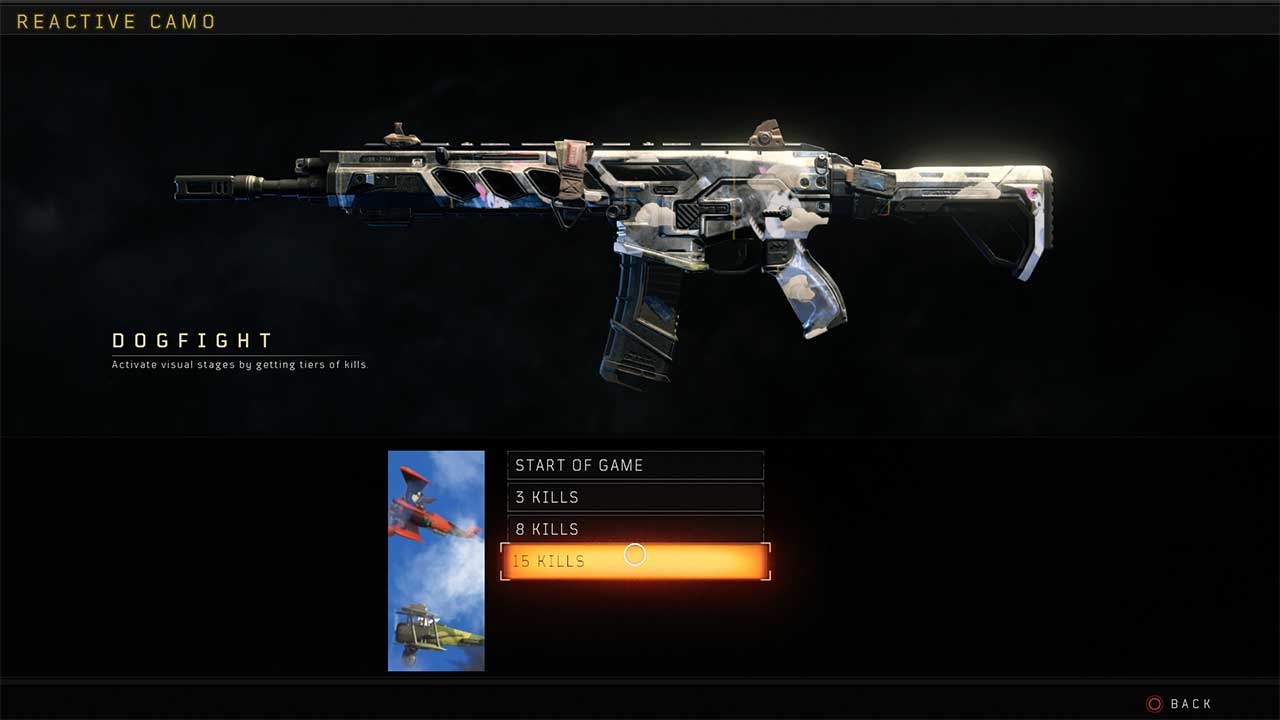The width and height of the screenshot is (1280, 720).
Task: Click the Dogfight biplane camo thumbnail
Action: (x=436, y=560)
